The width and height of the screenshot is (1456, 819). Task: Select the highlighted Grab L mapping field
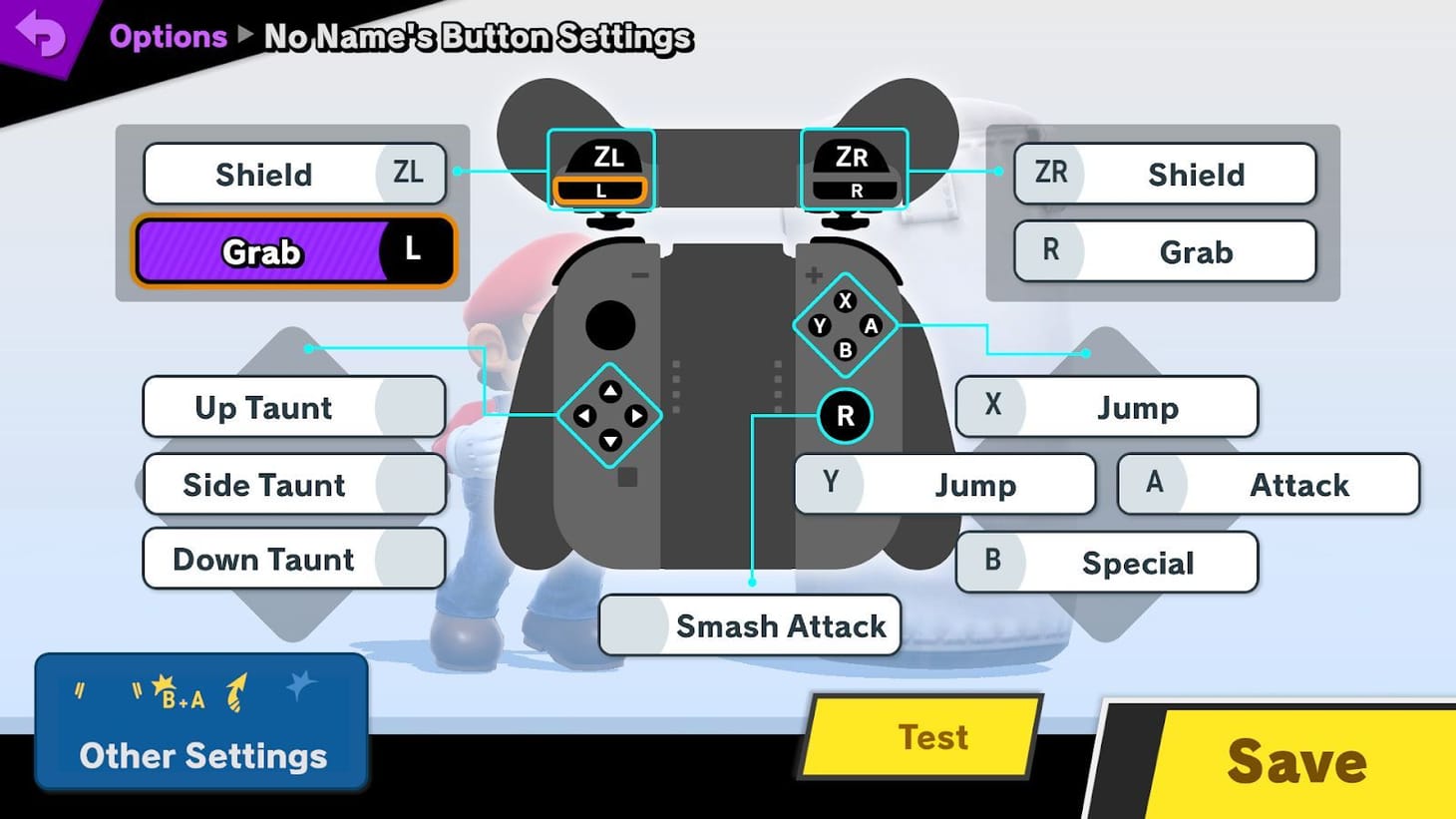[x=294, y=251]
